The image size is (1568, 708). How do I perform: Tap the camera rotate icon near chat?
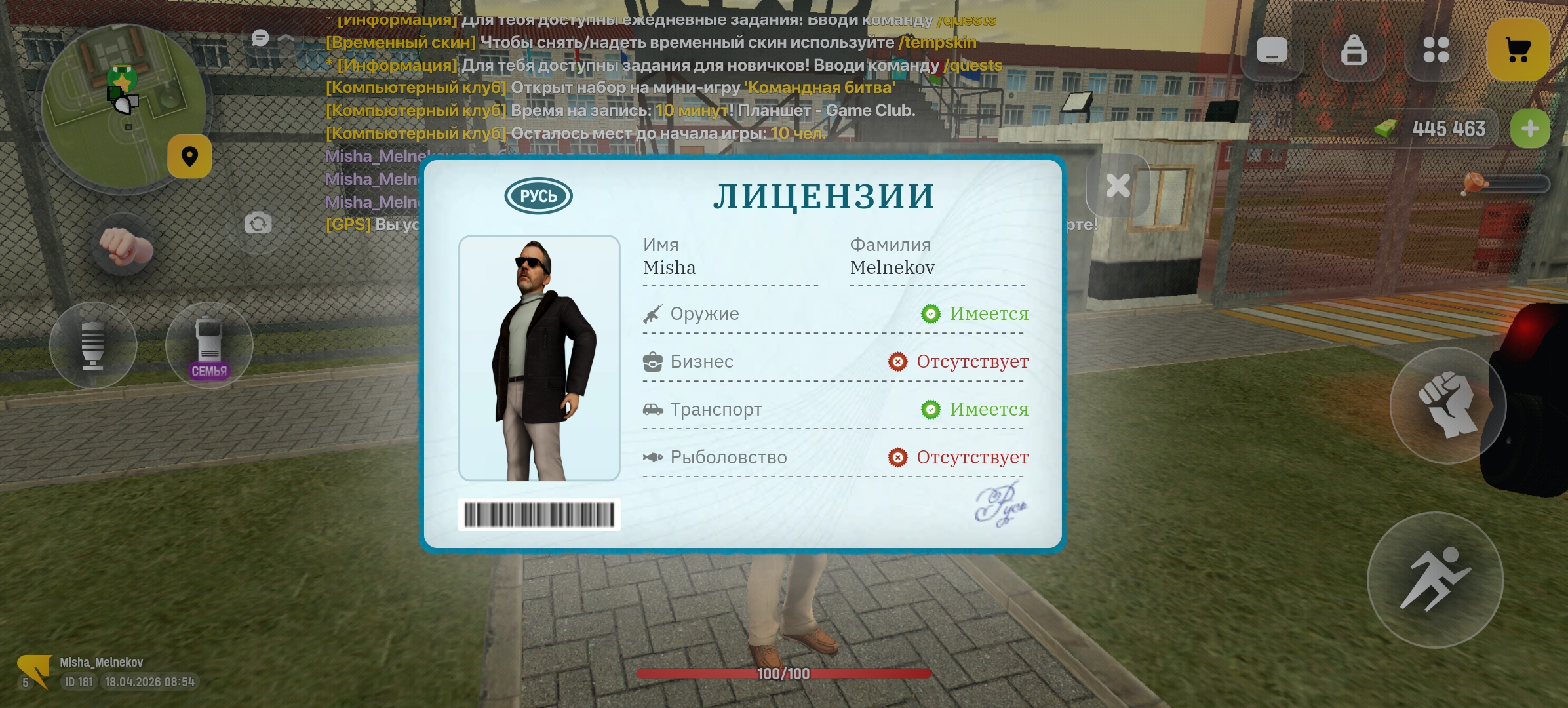pyautogui.click(x=258, y=223)
